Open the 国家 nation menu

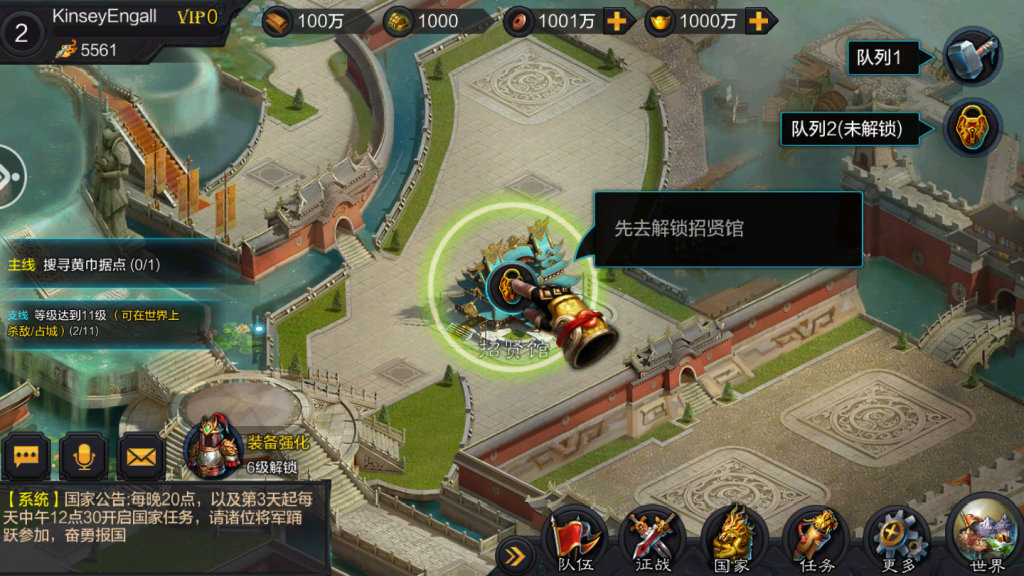pyautogui.click(x=733, y=541)
